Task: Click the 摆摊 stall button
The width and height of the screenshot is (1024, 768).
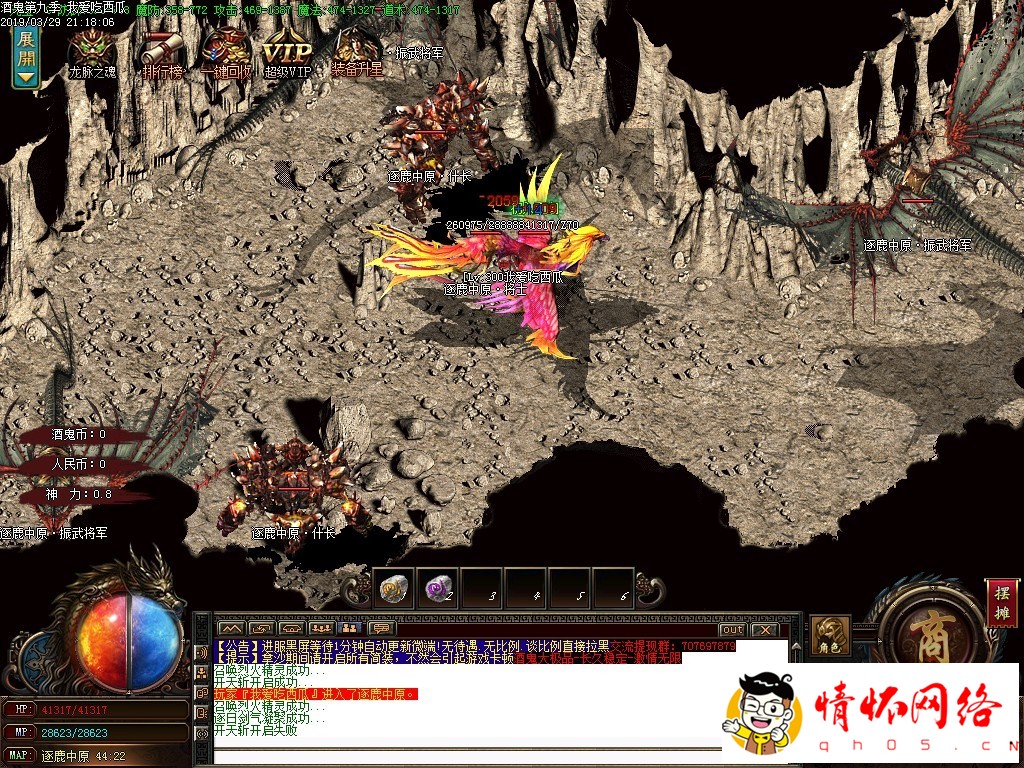Action: pyautogui.click(x=1001, y=602)
